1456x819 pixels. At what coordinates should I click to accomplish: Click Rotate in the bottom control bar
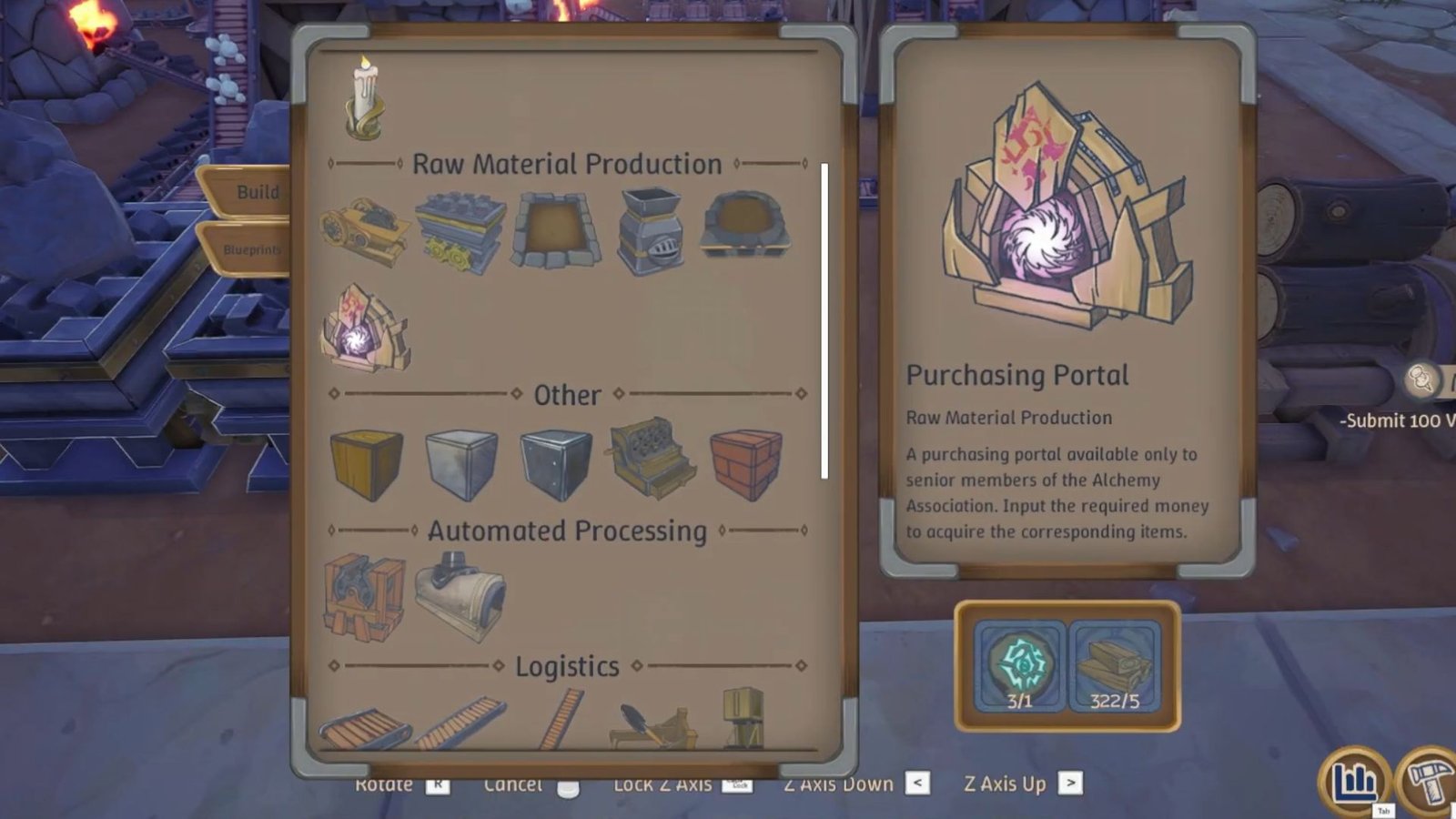pos(386,784)
